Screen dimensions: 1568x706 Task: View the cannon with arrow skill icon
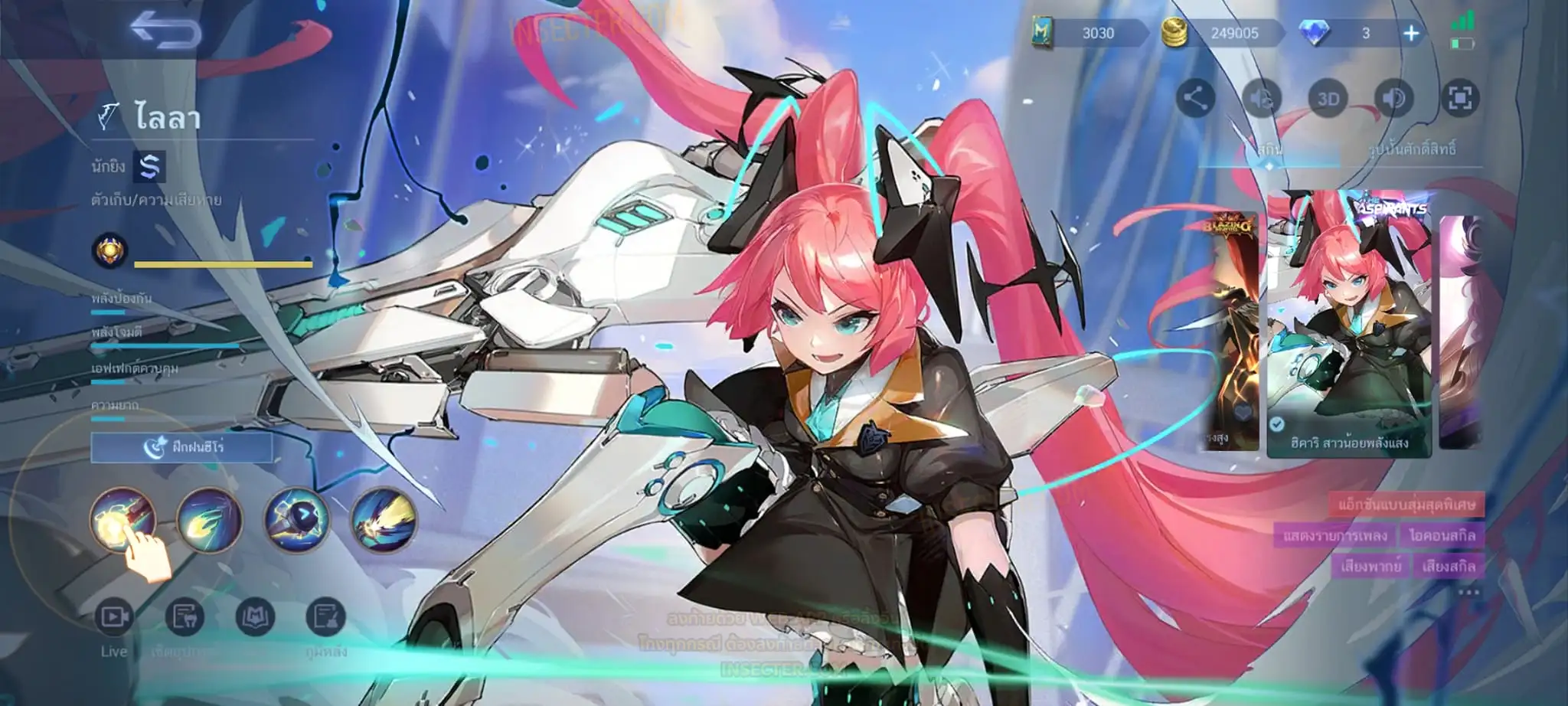pyautogui.click(x=296, y=519)
